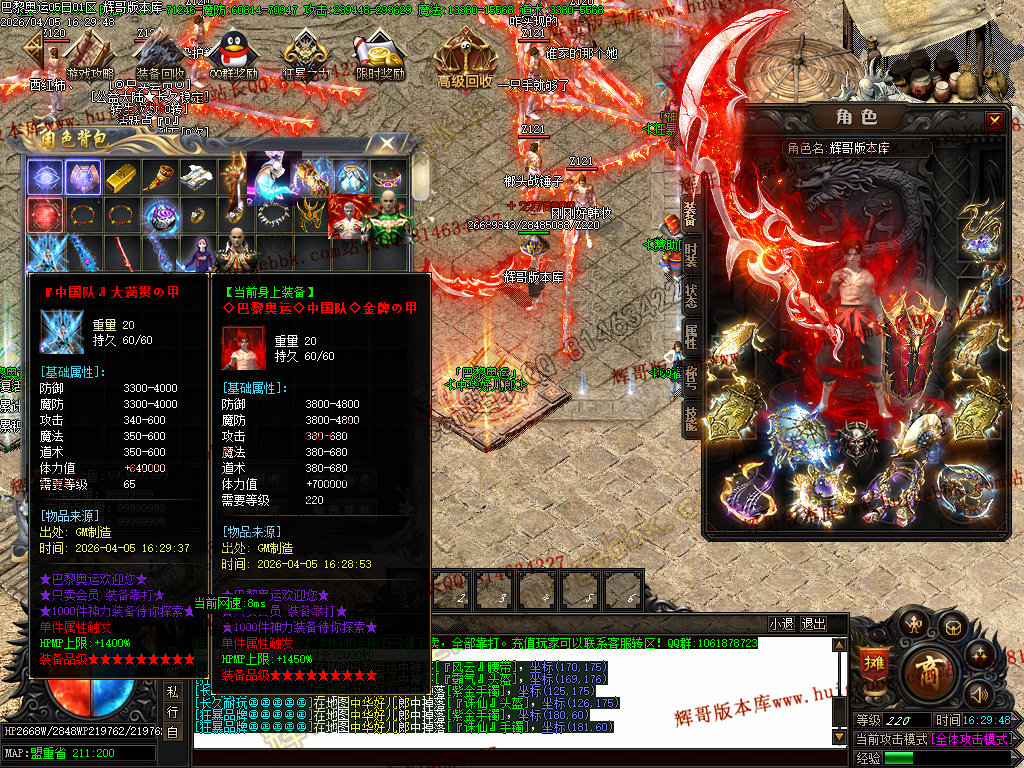The height and width of the screenshot is (768, 1024).
Task: Close the 角色 character panel
Action: click(994, 121)
